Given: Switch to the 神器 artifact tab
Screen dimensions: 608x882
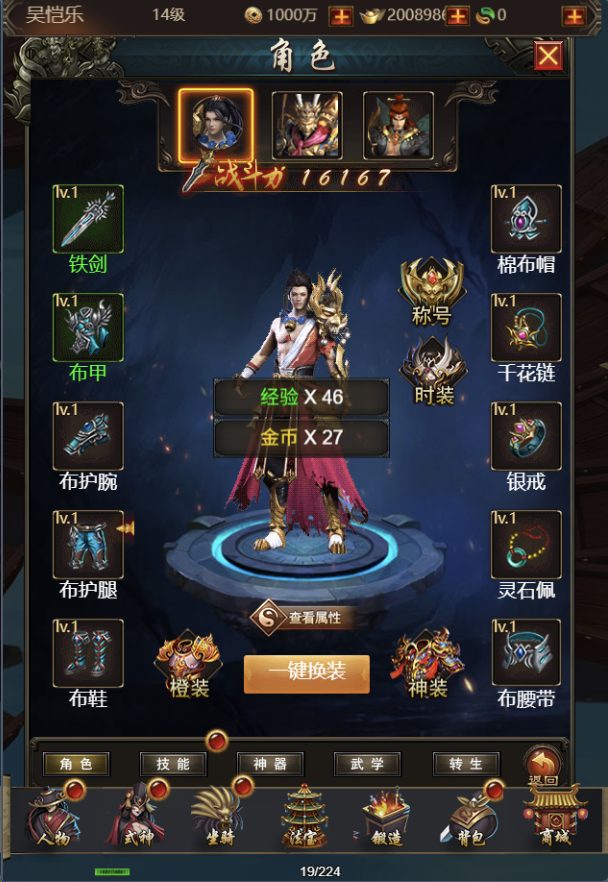Looking at the screenshot, I should pyautogui.click(x=270, y=764).
